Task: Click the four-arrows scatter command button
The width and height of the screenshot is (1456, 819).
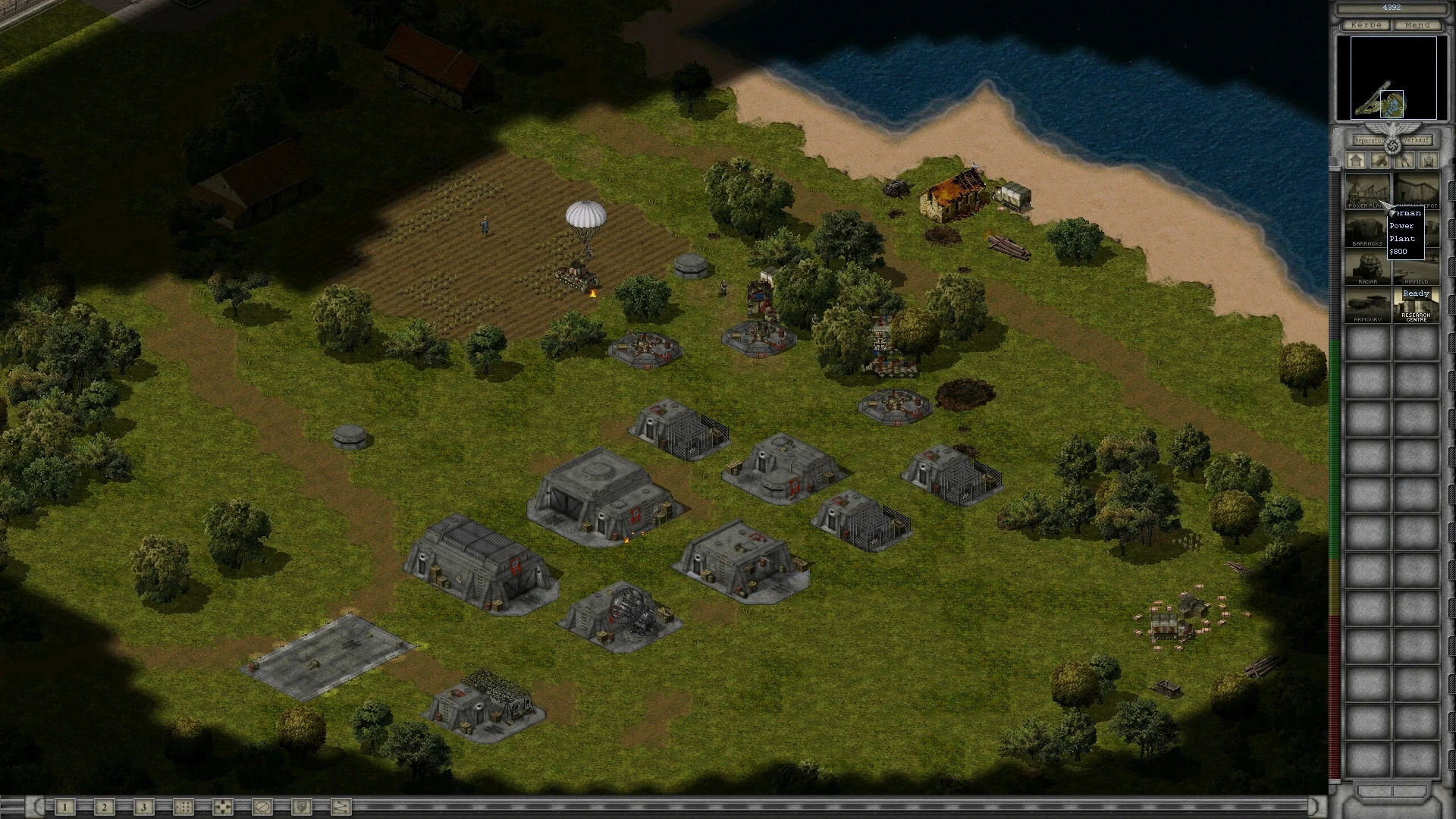Action: (x=222, y=807)
